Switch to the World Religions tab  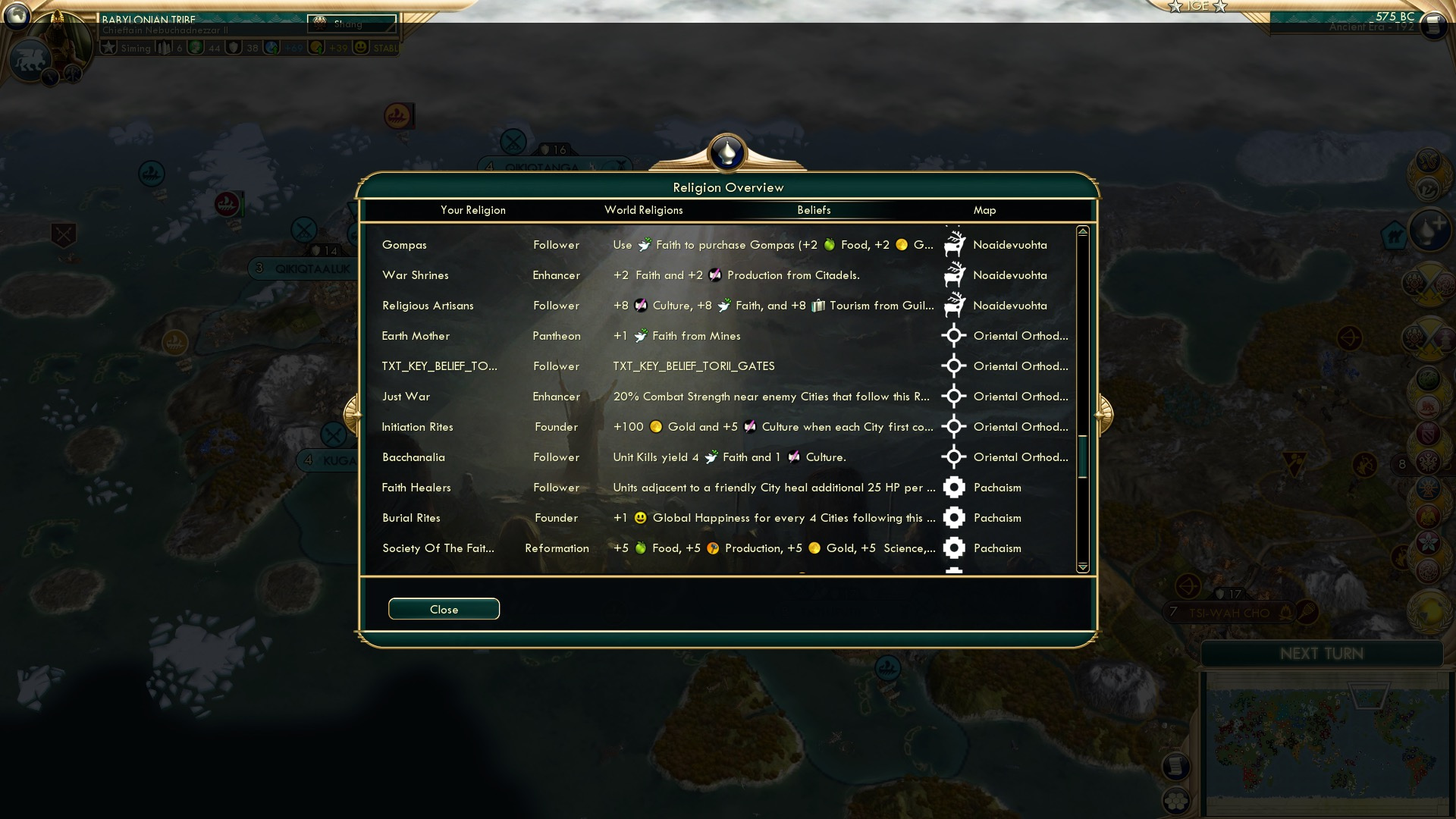pyautogui.click(x=643, y=210)
